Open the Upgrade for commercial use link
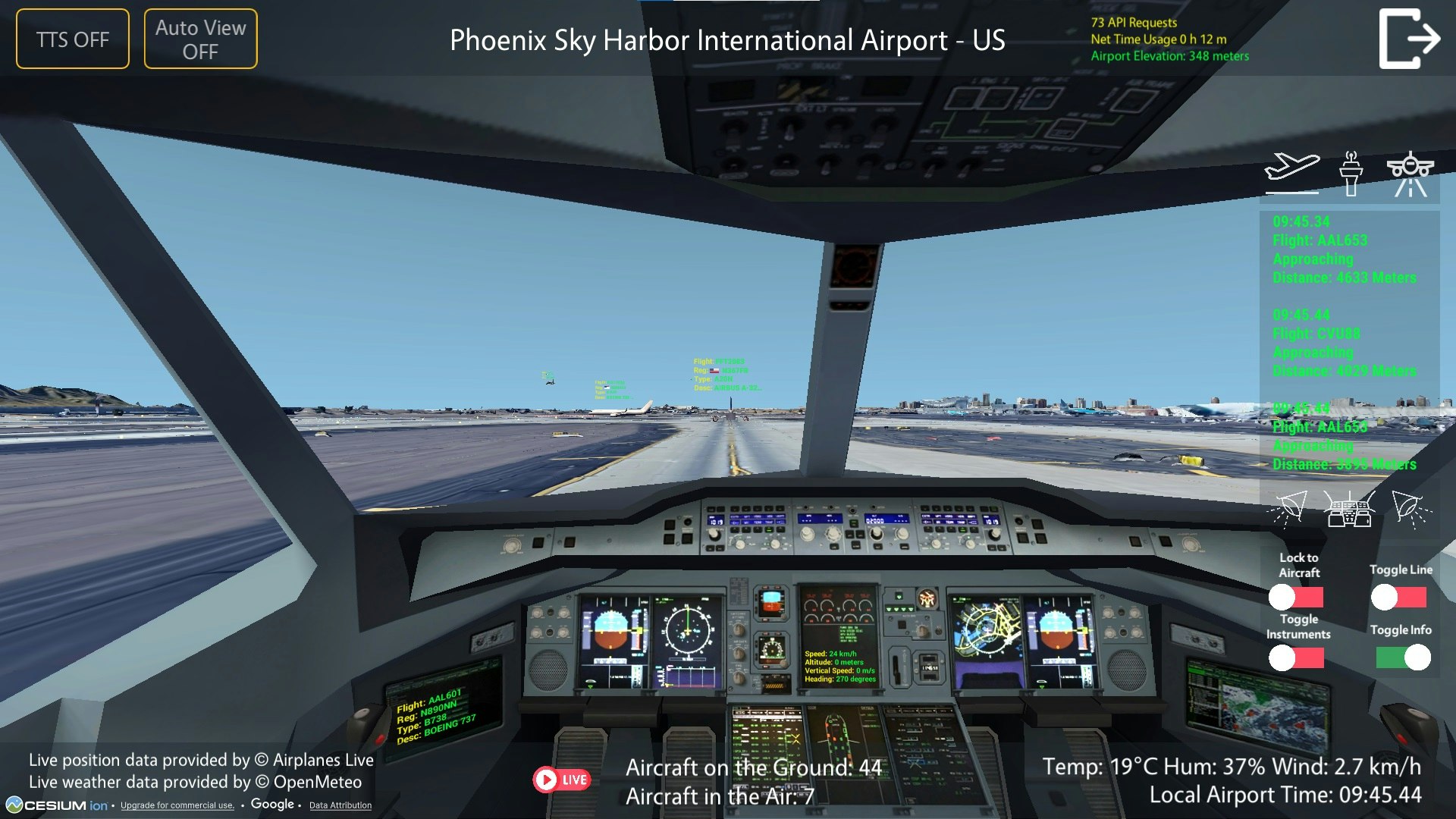1456x819 pixels. pyautogui.click(x=177, y=806)
